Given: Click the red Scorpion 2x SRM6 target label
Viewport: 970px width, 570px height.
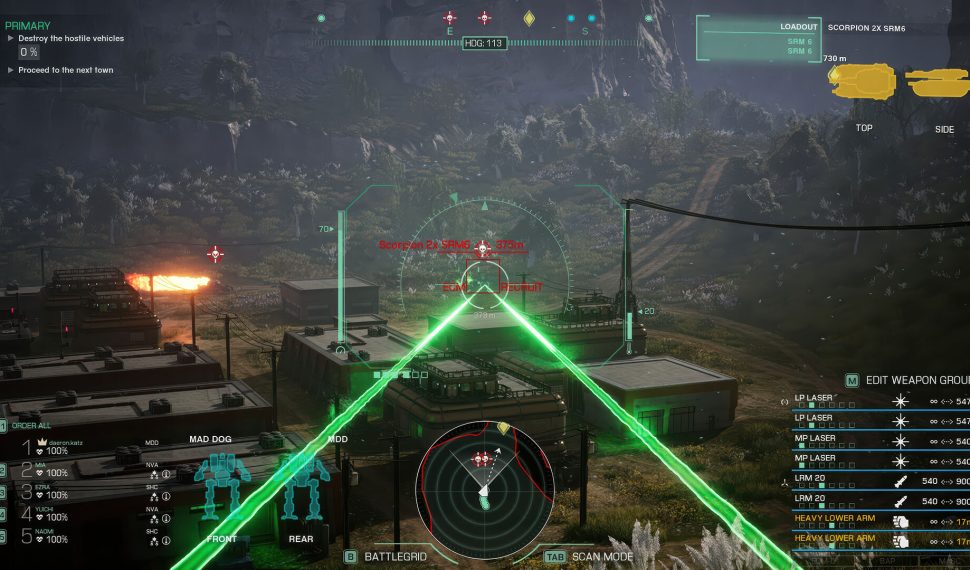Looking at the screenshot, I should point(425,245).
